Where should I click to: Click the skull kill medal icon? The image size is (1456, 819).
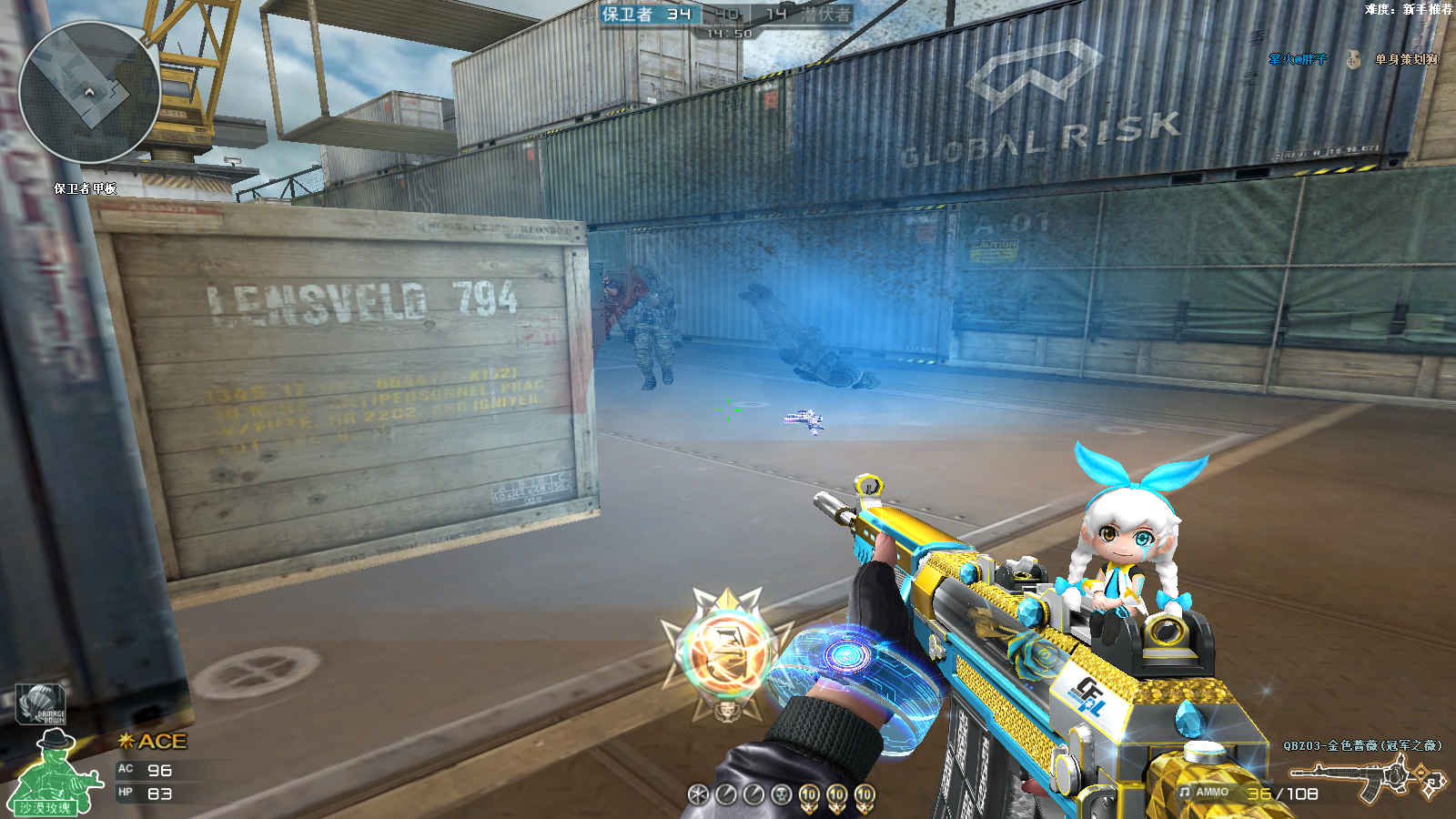tap(781, 794)
